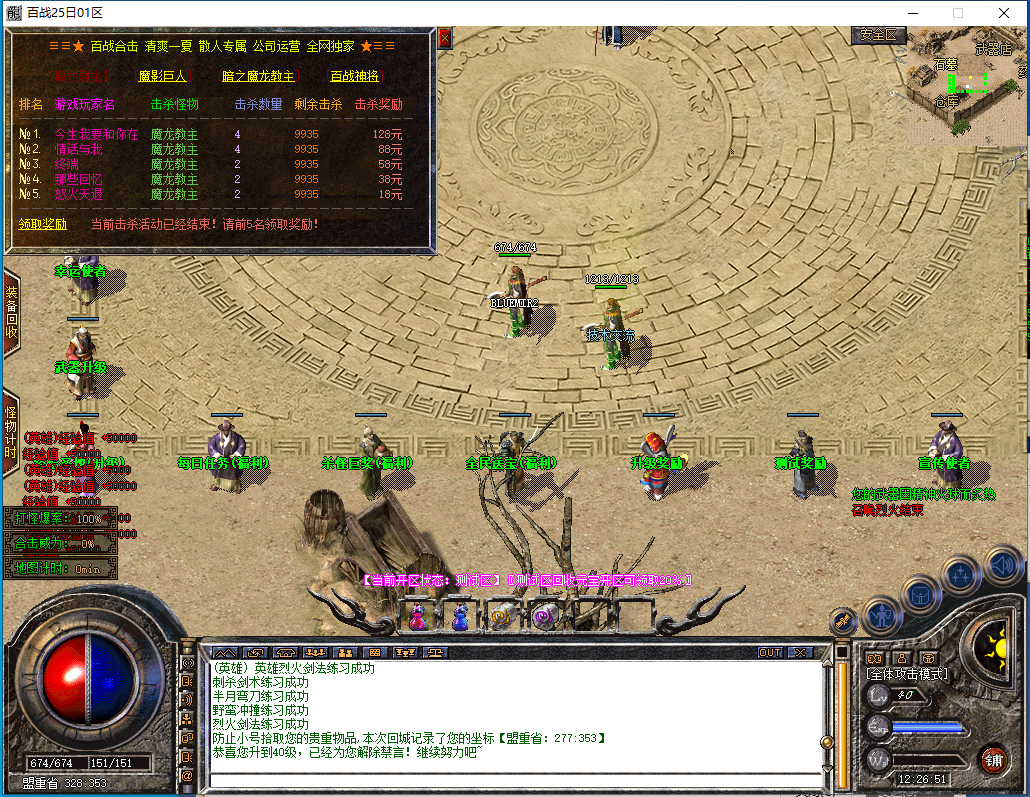Close the chat panel with X
The image size is (1030, 797).
800,652
